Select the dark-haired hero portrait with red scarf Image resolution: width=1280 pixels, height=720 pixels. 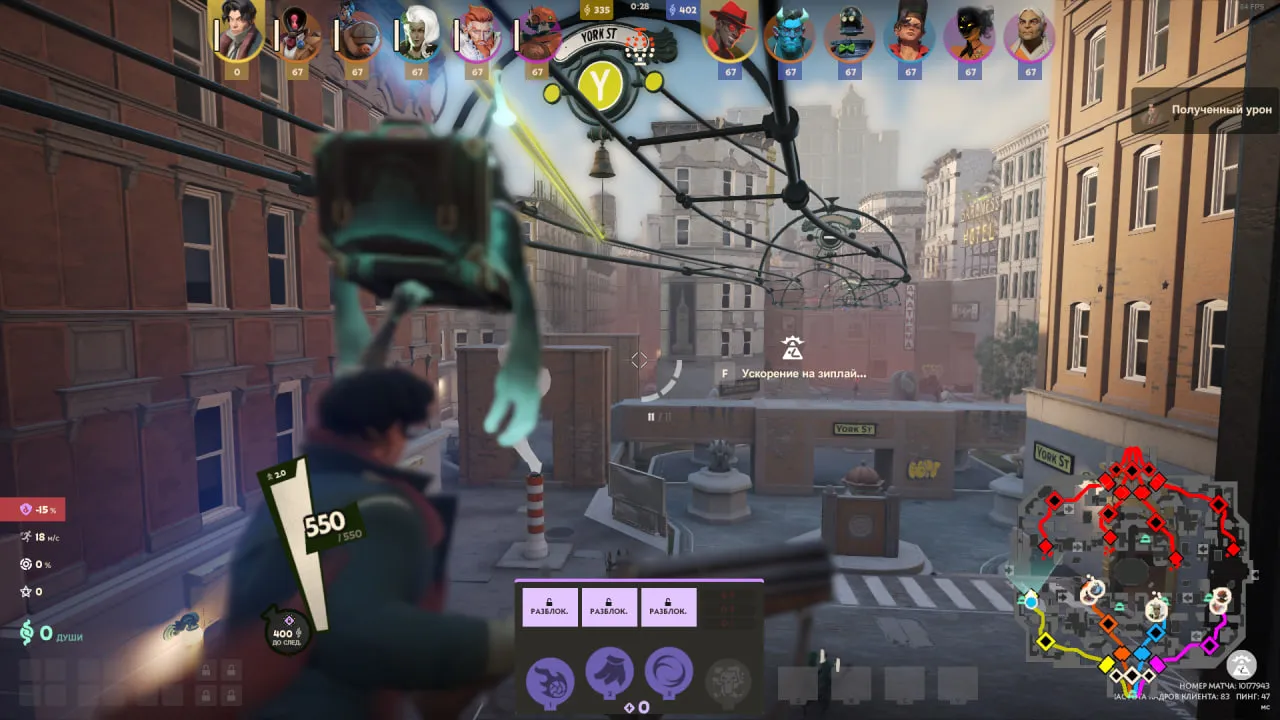237,33
